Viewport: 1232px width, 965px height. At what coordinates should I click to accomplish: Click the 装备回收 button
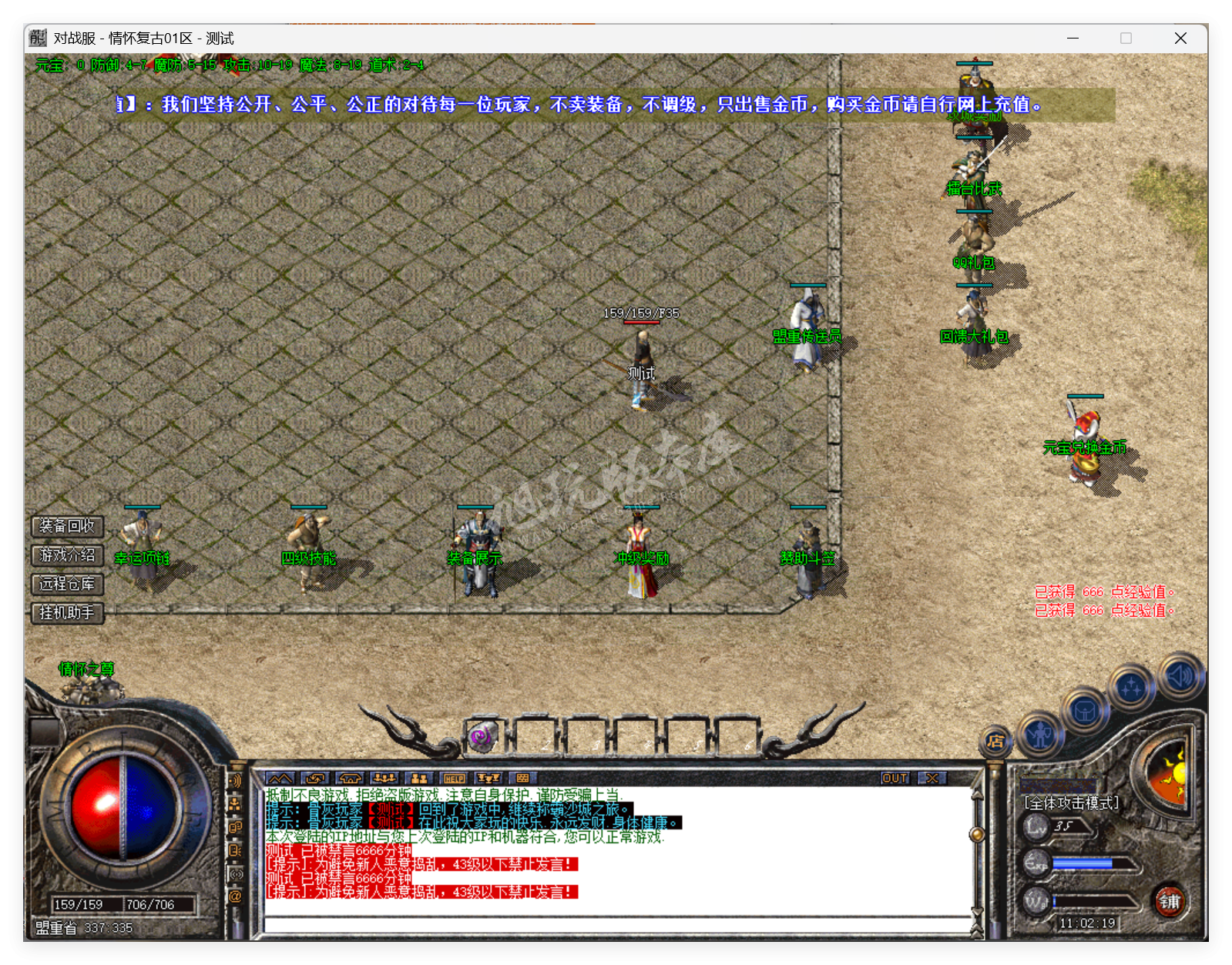65,527
